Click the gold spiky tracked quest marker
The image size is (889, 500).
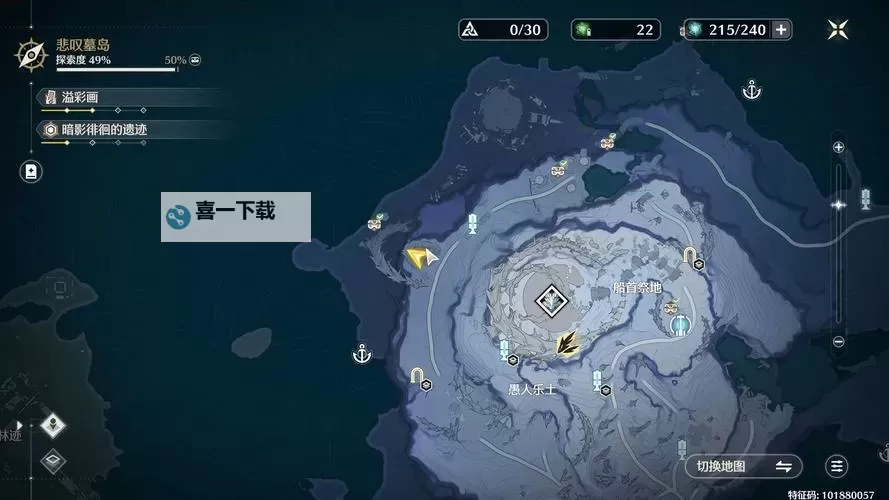(568, 343)
